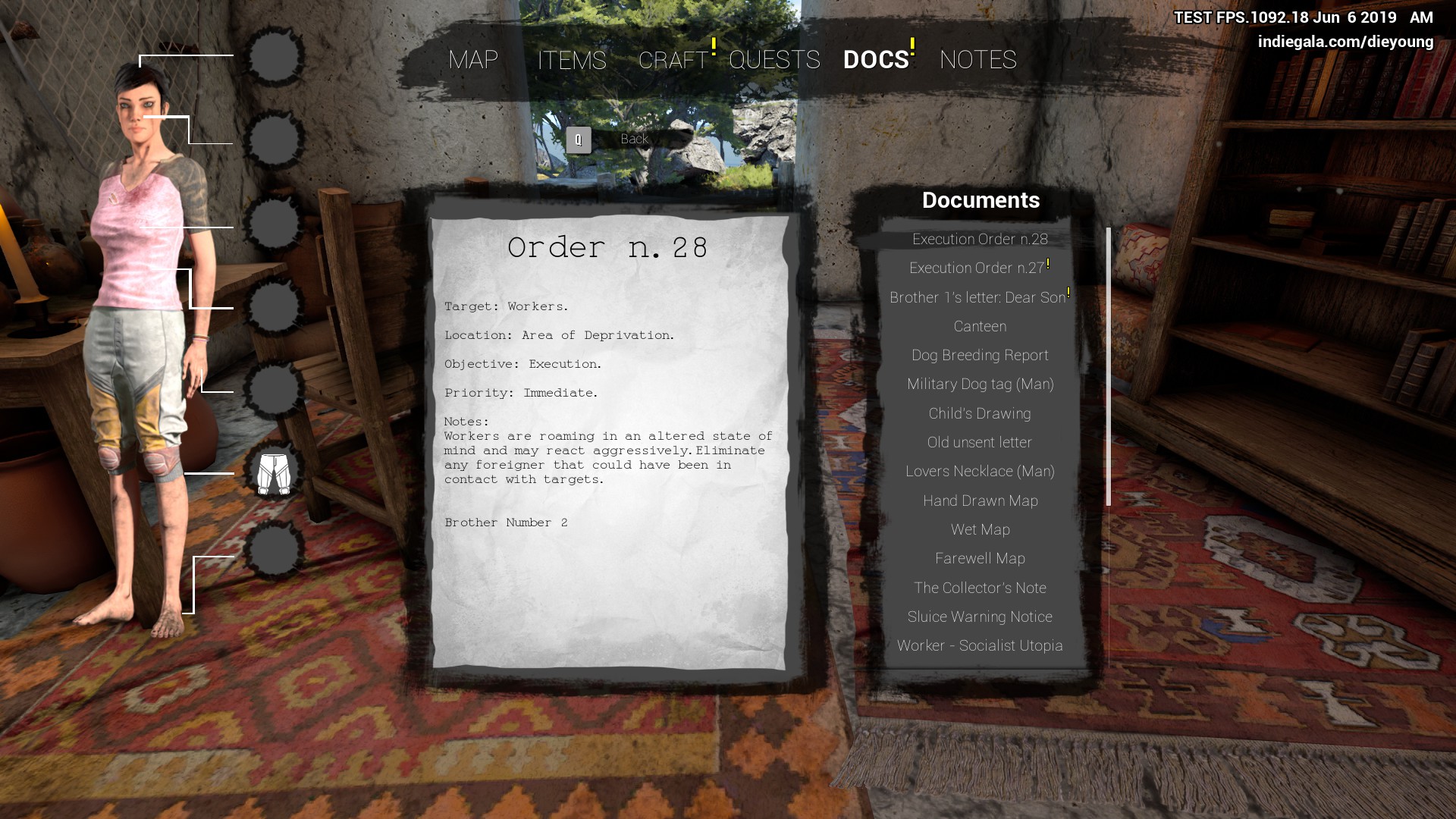Select the DOCS tab
The width and height of the screenshot is (1456, 819).
(876, 59)
